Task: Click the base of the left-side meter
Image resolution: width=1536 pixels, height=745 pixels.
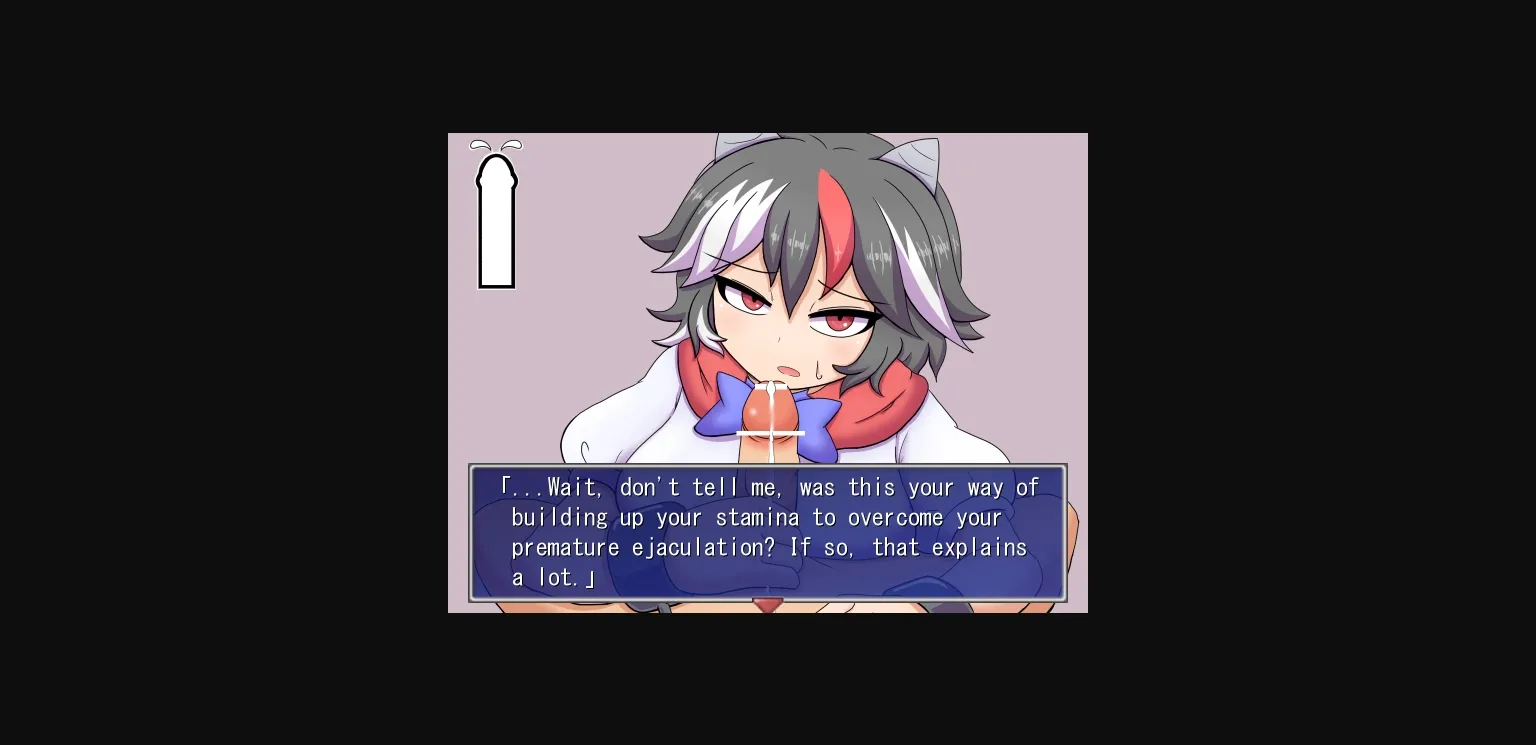Action: coord(496,283)
